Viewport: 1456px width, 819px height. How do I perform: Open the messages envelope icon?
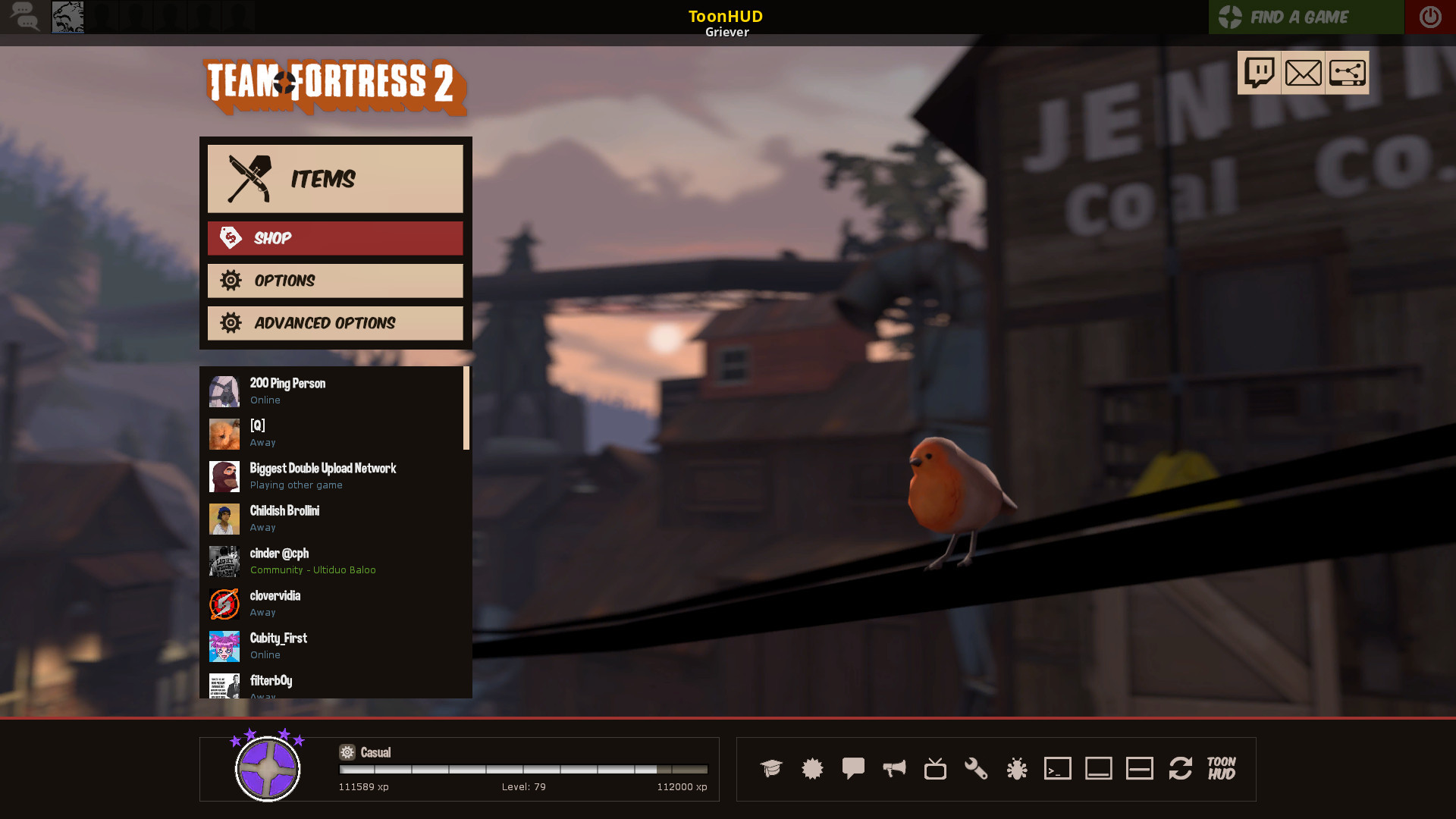pos(1303,72)
